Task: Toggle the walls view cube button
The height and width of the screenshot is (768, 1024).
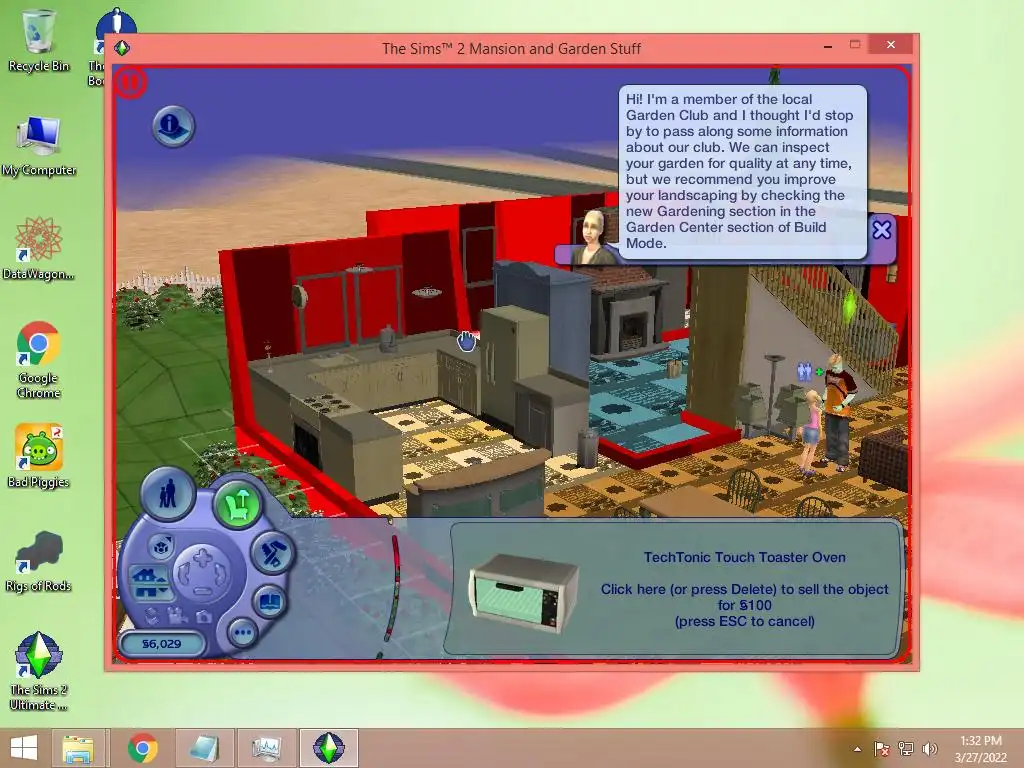Action: (161, 546)
